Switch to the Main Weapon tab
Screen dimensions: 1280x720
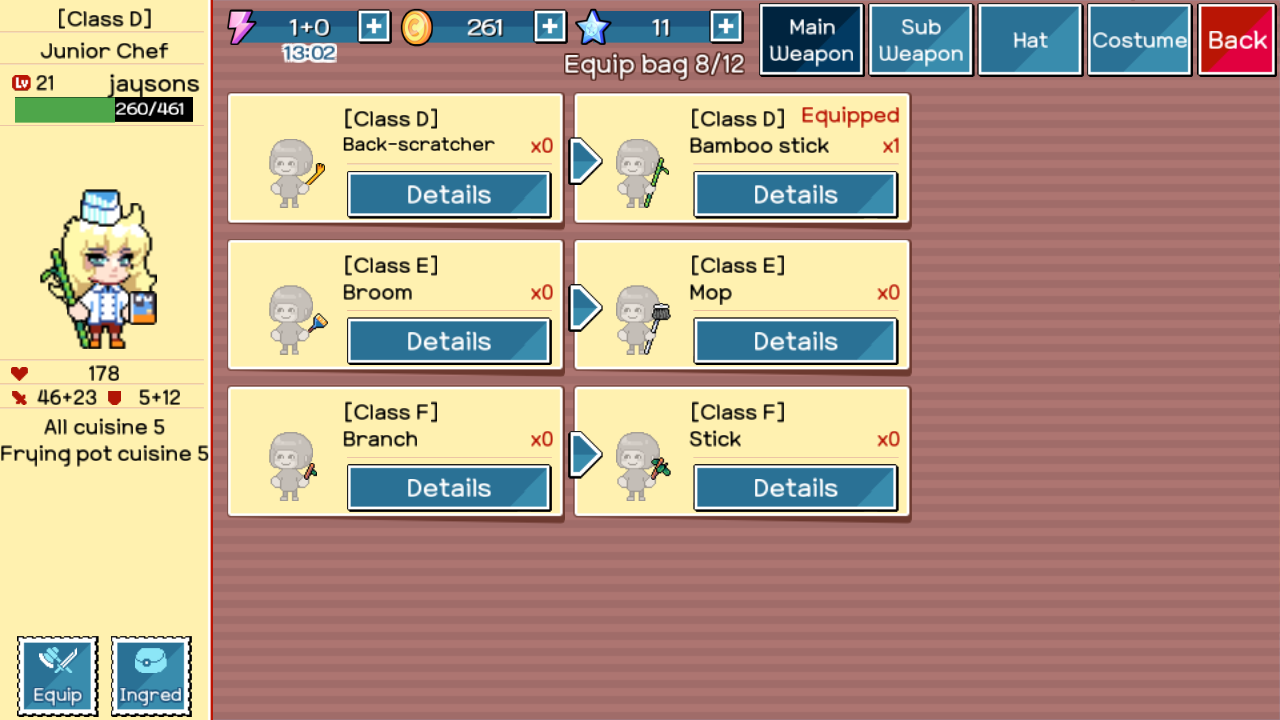click(811, 40)
